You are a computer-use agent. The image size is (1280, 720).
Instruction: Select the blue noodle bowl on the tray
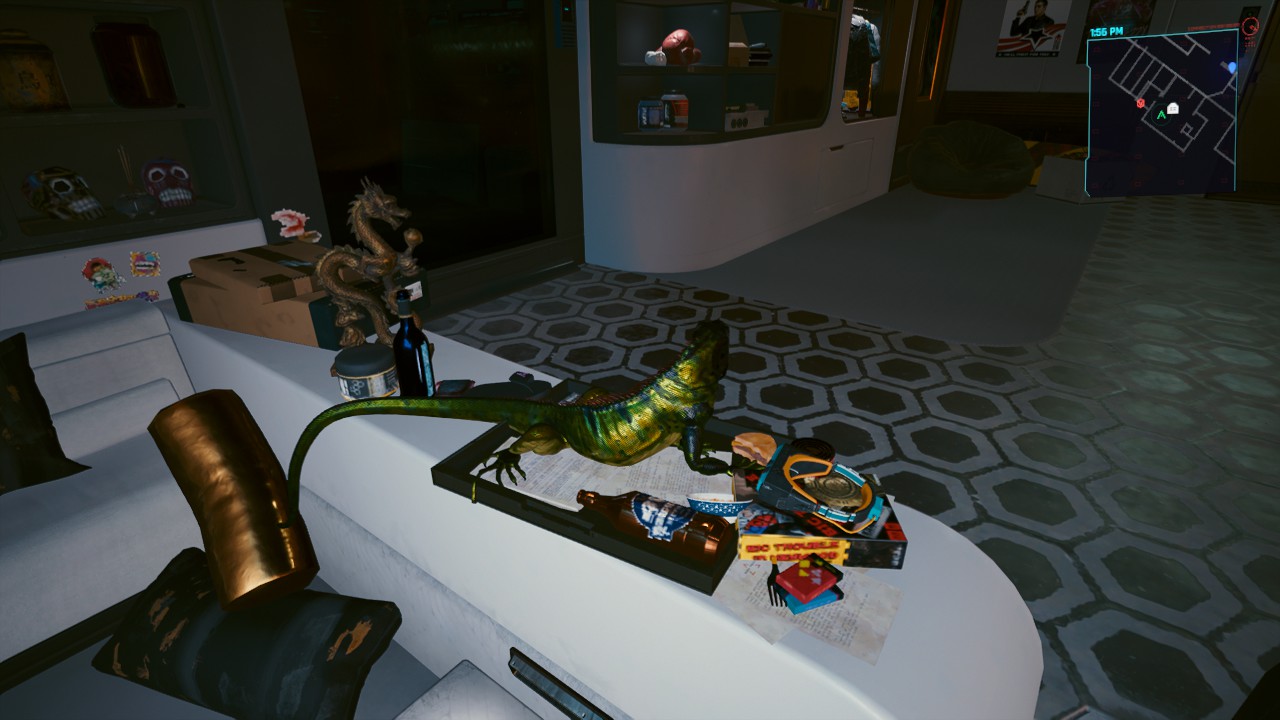pyautogui.click(x=717, y=509)
